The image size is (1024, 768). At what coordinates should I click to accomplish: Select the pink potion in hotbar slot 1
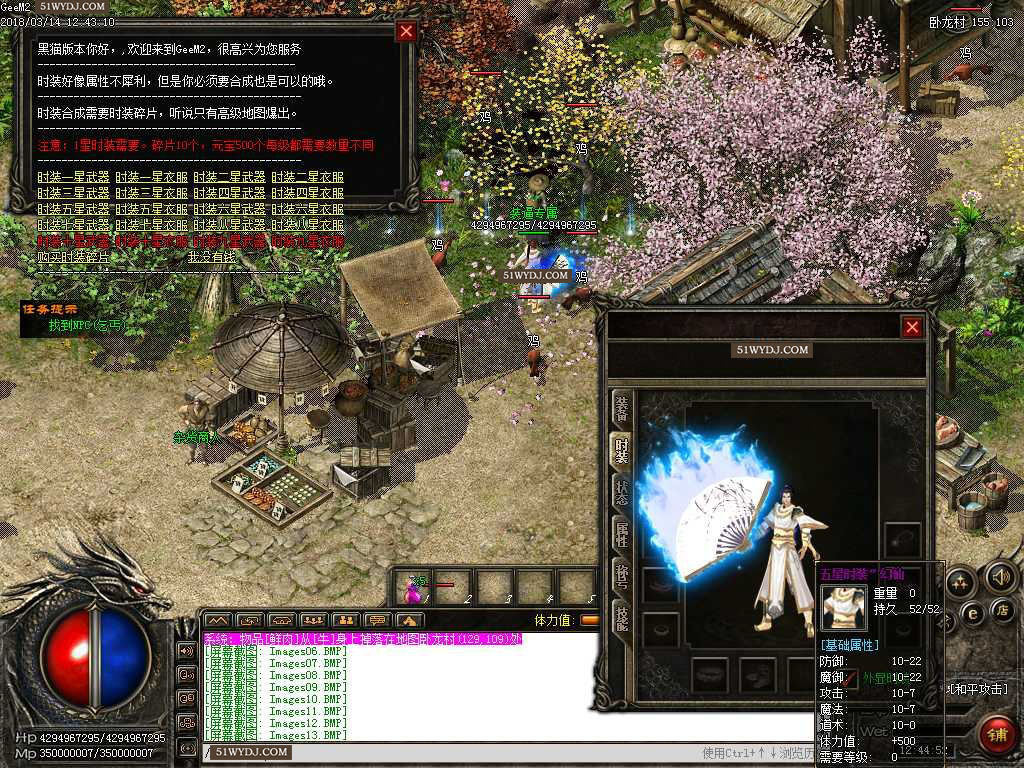(412, 589)
